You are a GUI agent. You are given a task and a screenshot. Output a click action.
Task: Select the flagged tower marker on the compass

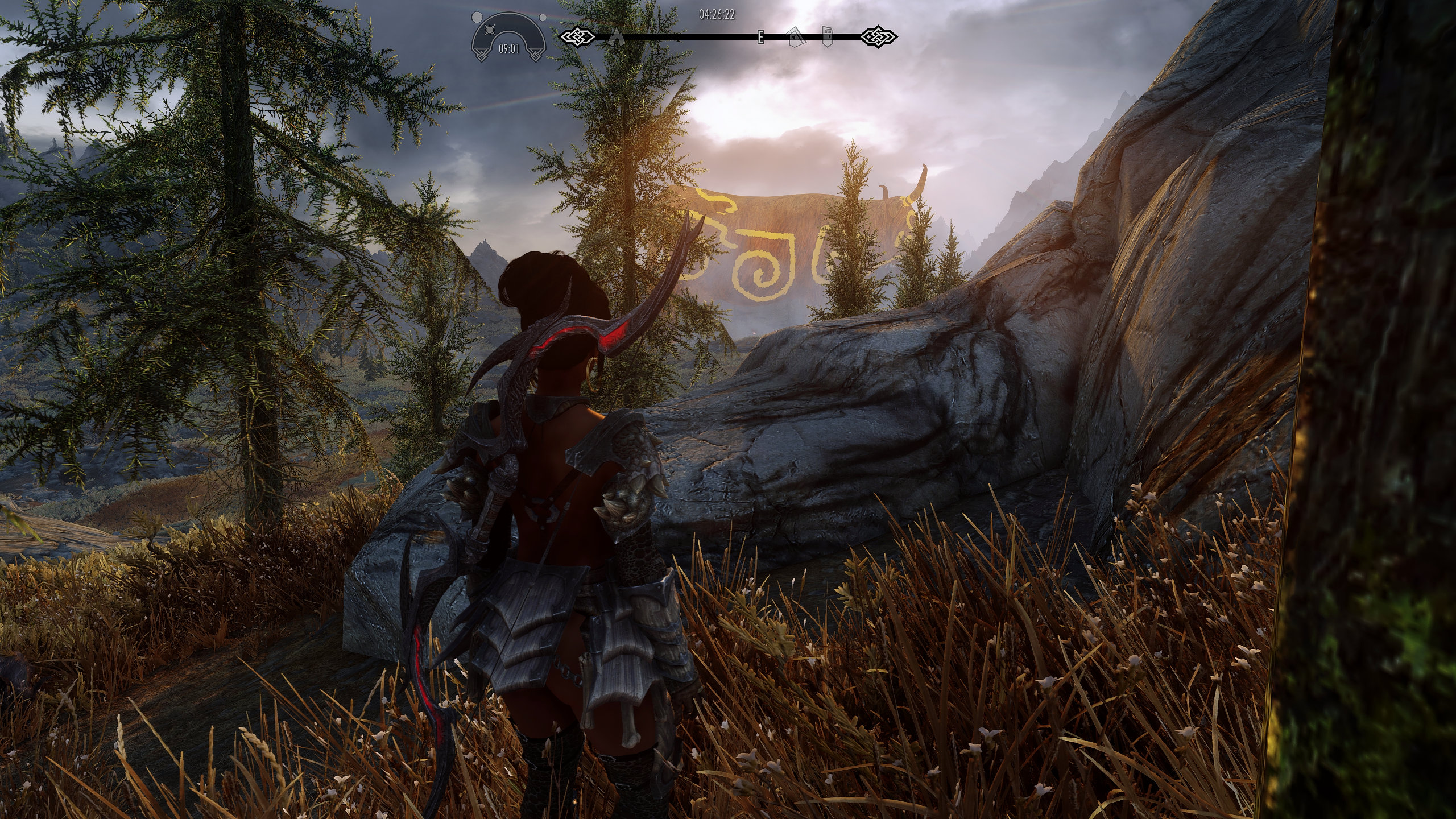tap(828, 36)
